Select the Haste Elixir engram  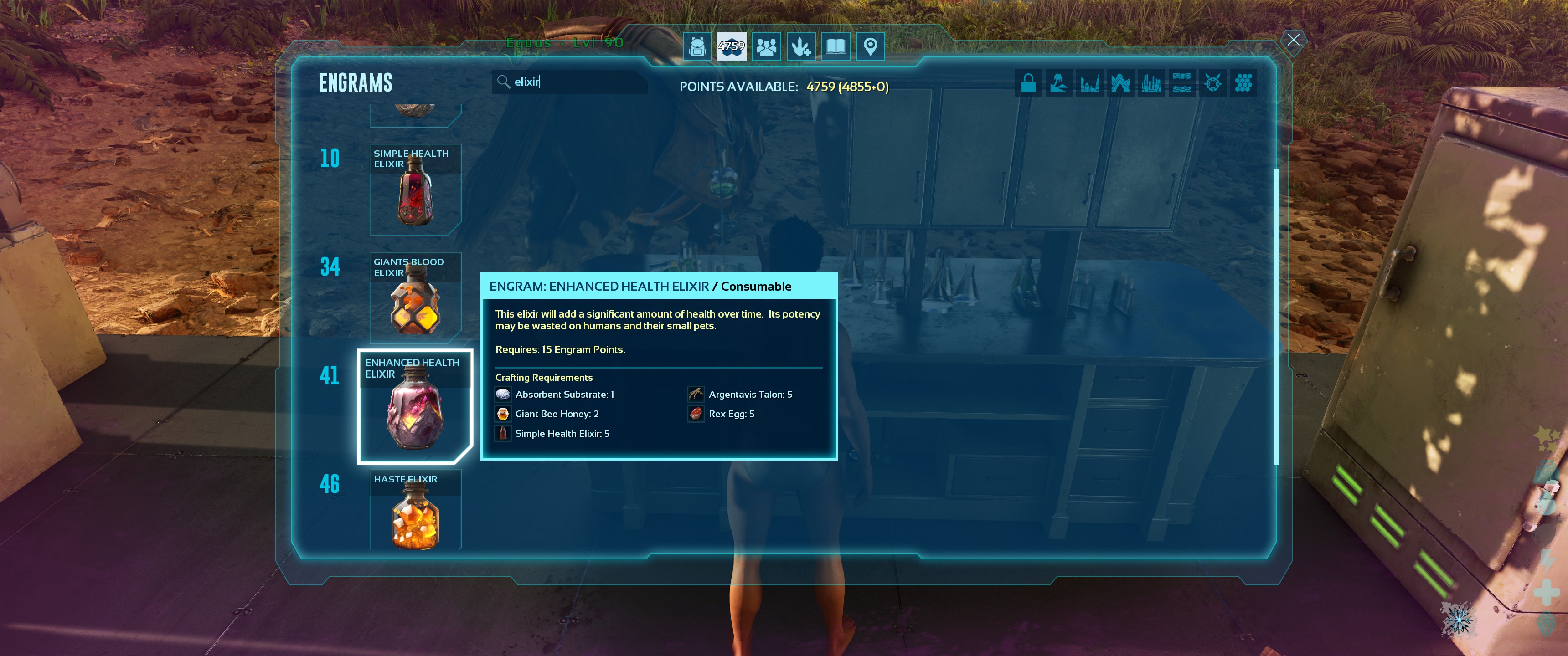[415, 511]
